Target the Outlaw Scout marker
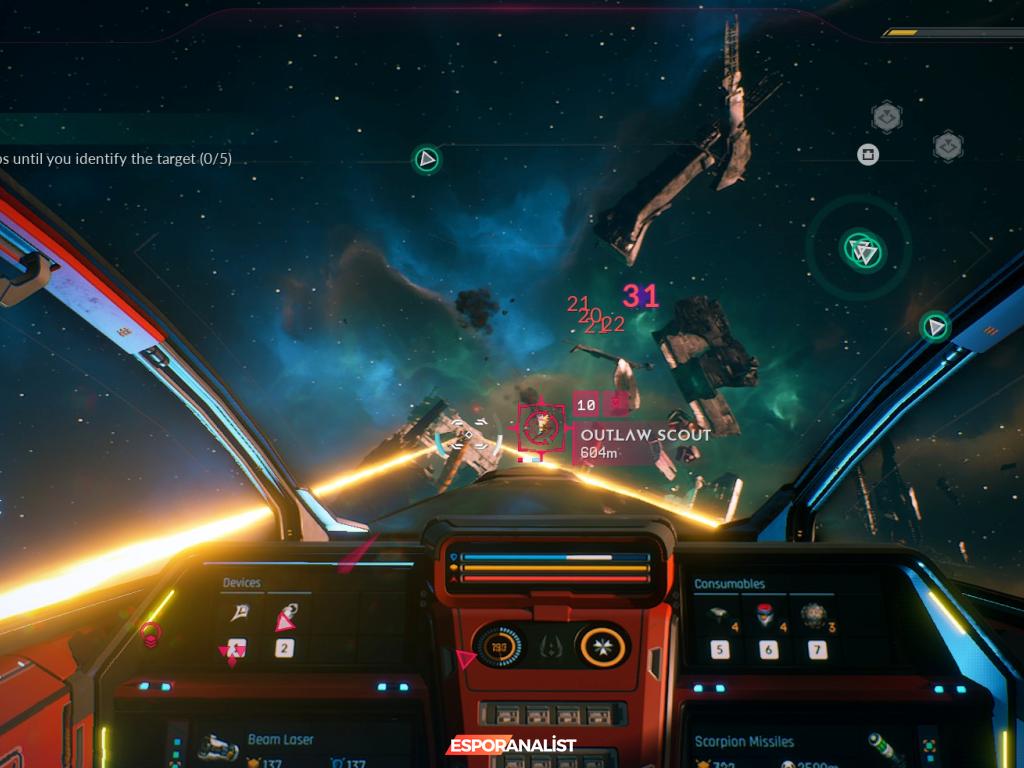Viewport: 1024px width, 768px height. 541,428
